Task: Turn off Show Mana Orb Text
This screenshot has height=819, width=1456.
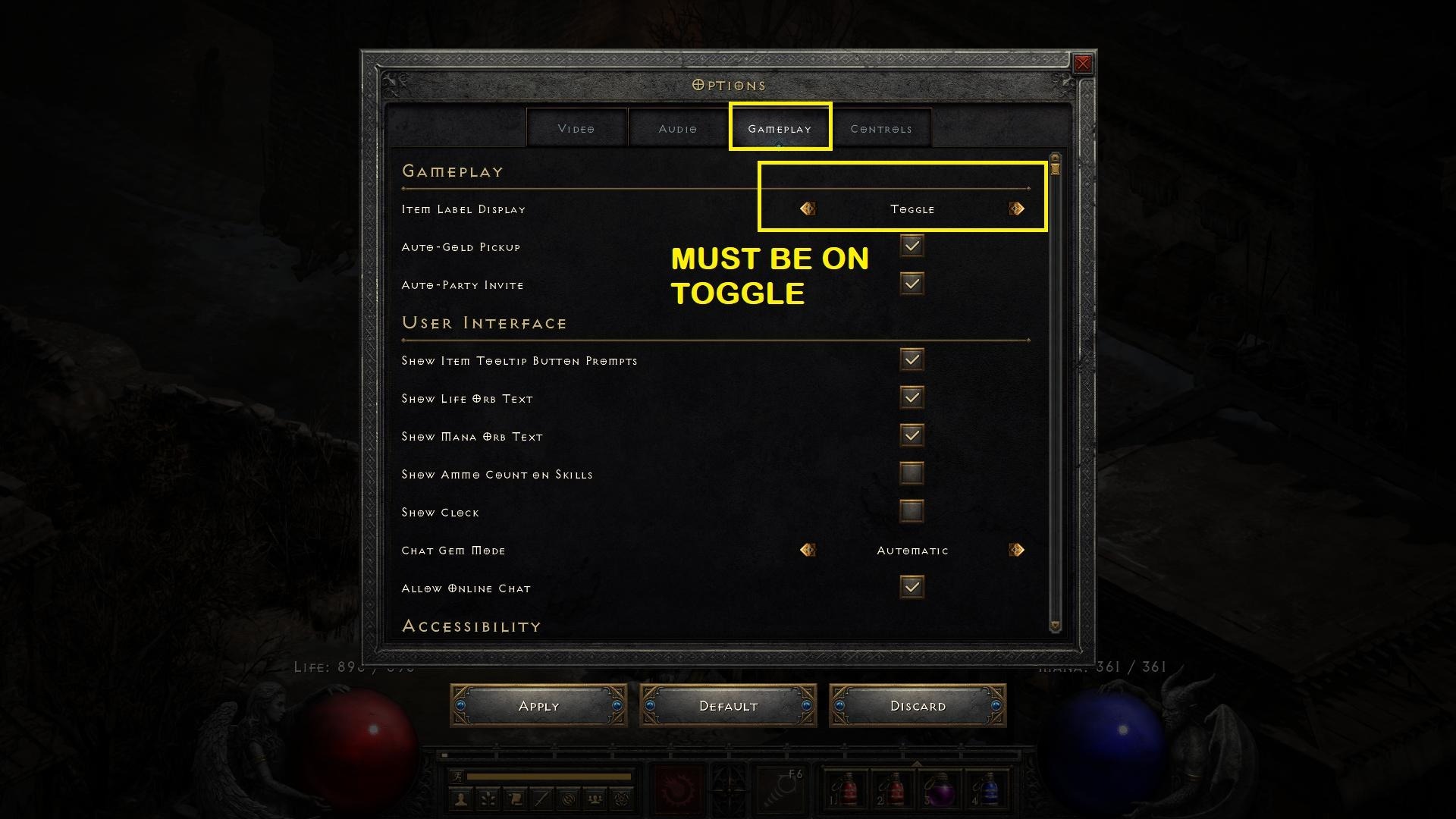Action: (912, 435)
